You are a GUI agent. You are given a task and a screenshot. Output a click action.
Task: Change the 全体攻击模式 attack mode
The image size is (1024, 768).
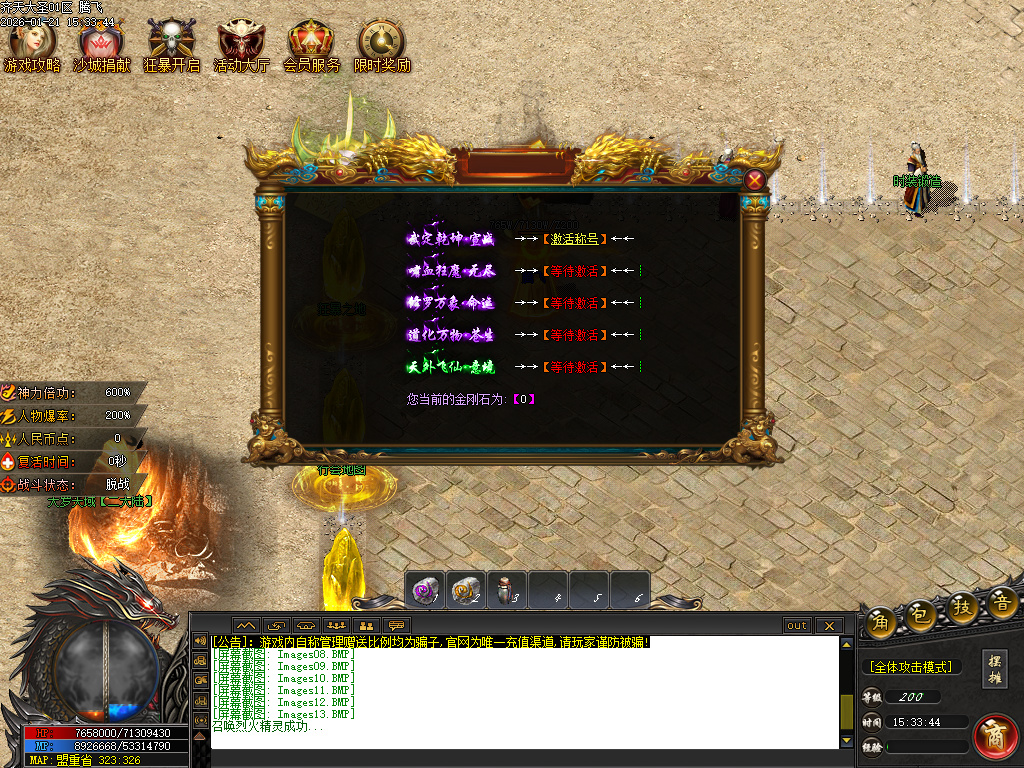point(910,667)
